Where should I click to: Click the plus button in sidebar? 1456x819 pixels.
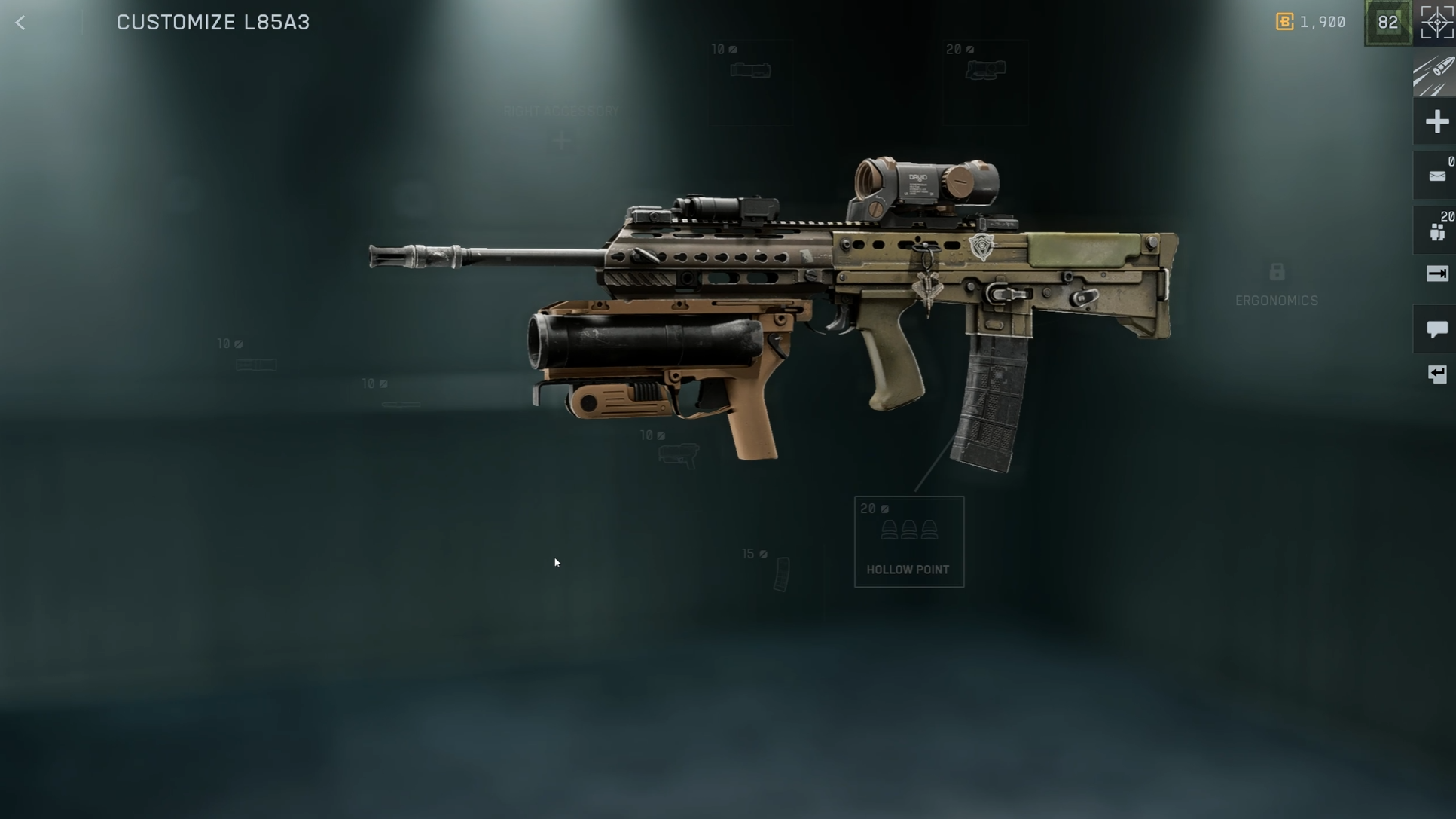pyautogui.click(x=1436, y=122)
